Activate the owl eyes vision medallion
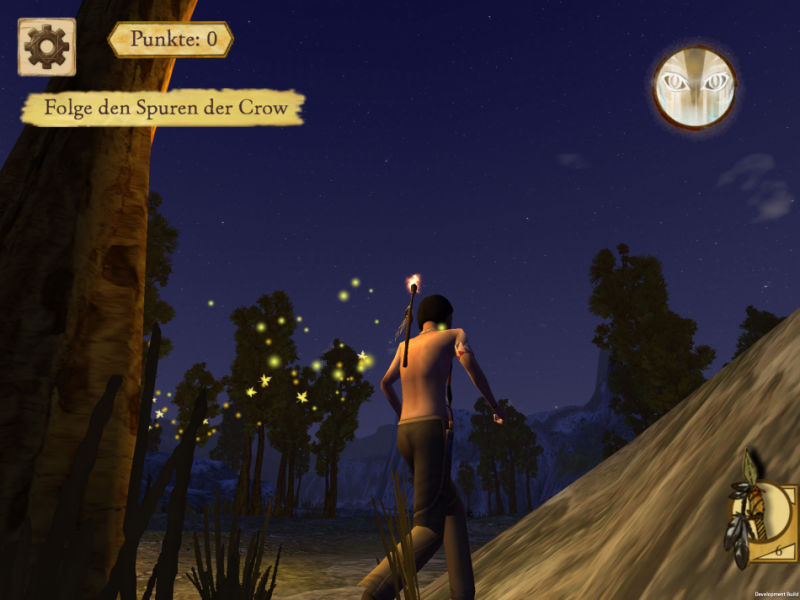 point(695,86)
